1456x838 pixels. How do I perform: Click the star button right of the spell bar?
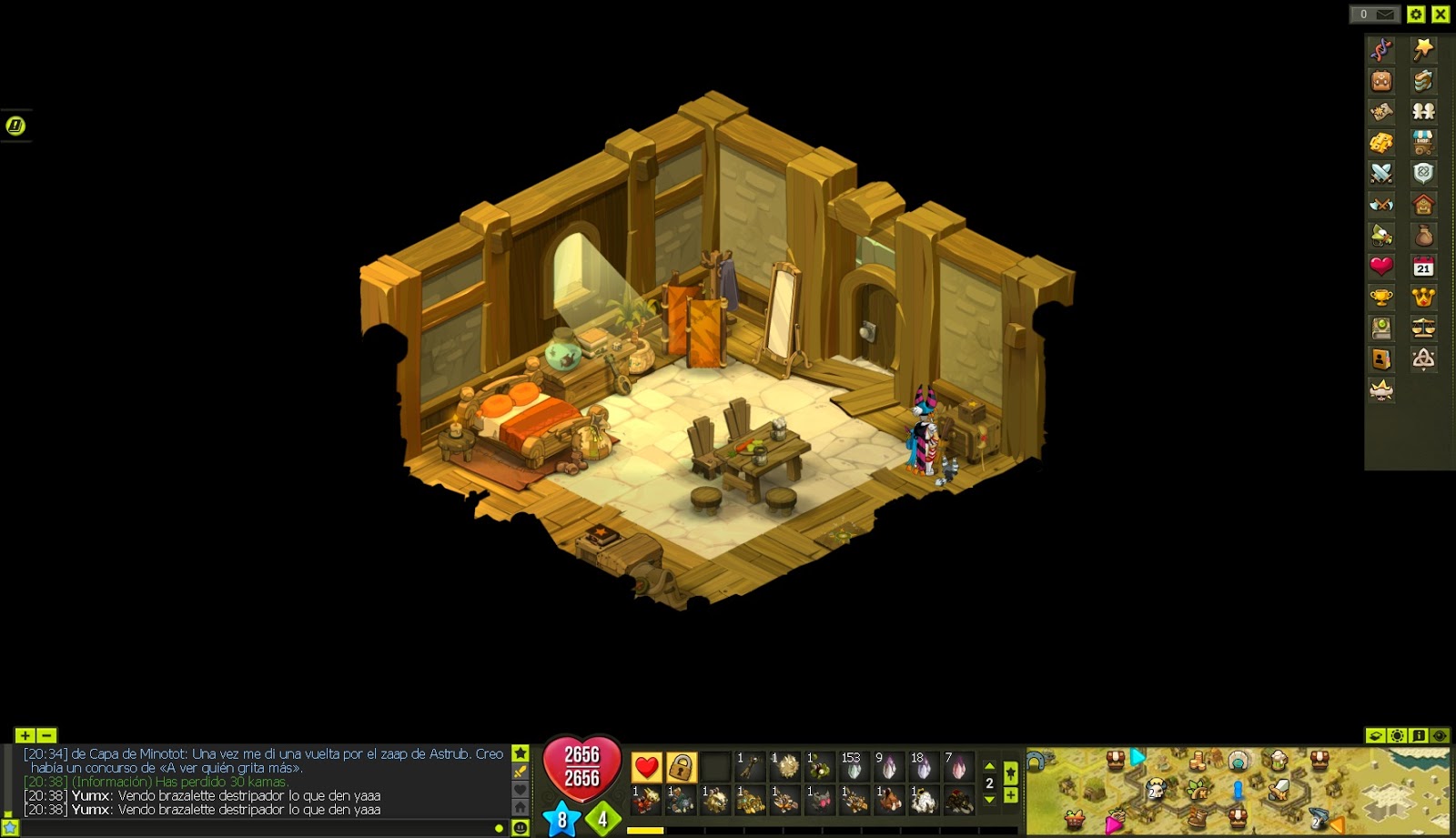point(1010,772)
